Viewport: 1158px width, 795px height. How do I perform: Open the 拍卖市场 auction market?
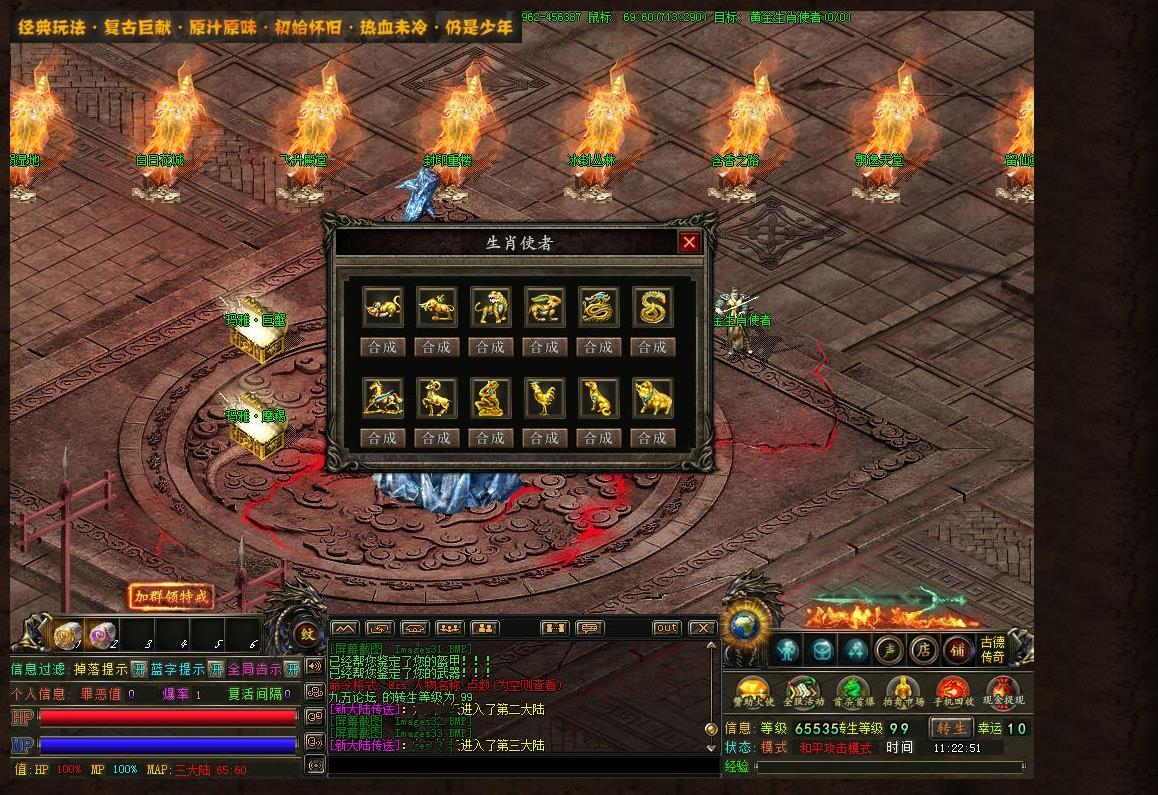pyautogui.click(x=901, y=691)
